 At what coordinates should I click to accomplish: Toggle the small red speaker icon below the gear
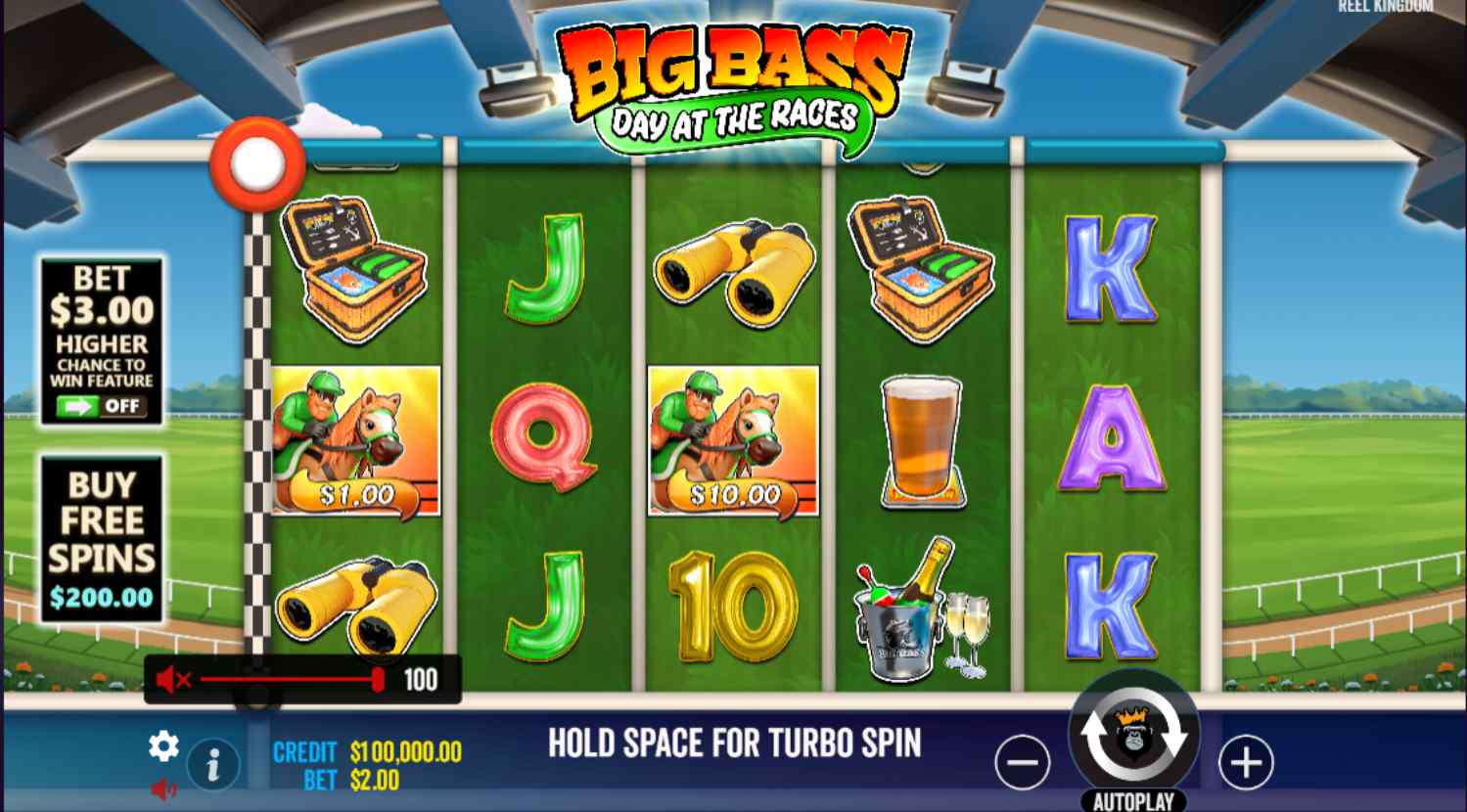pyautogui.click(x=163, y=789)
